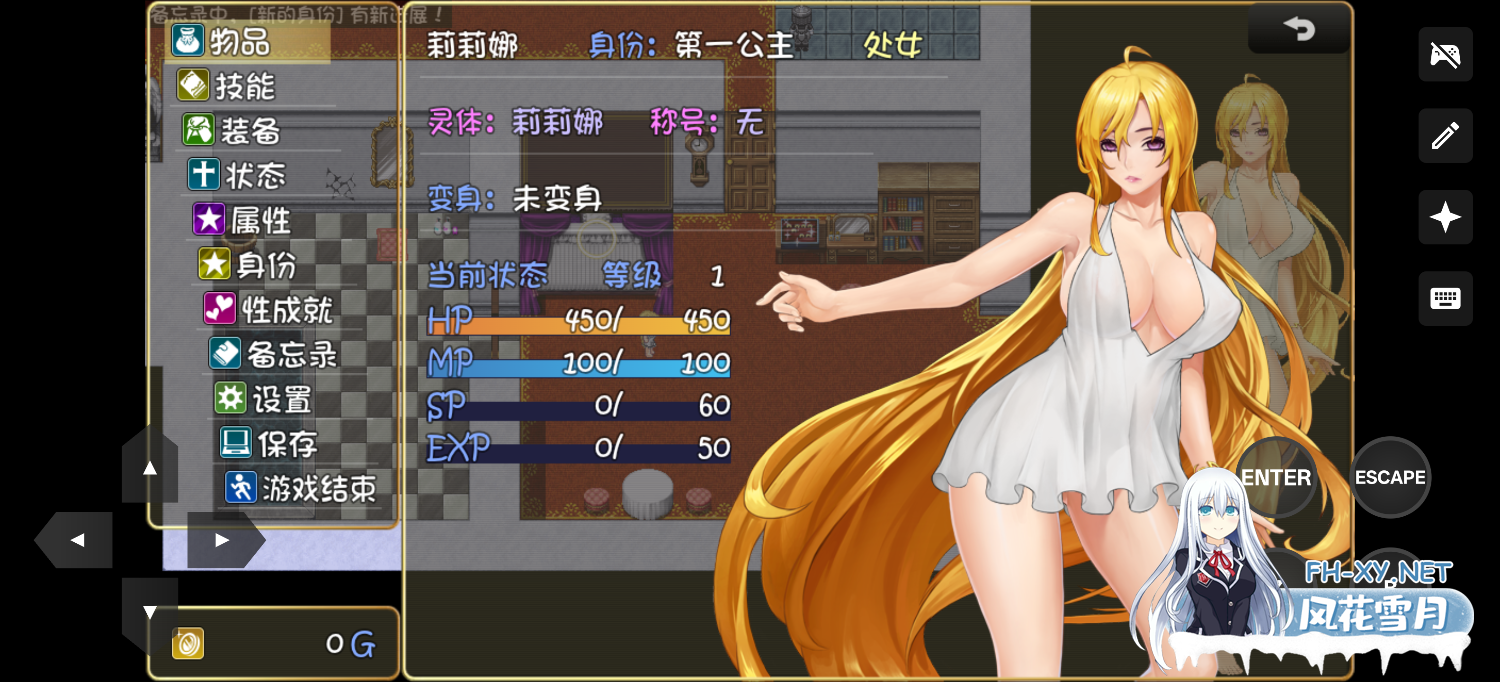
Task: Open the pencil edit-layout tool
Action: tap(1445, 136)
